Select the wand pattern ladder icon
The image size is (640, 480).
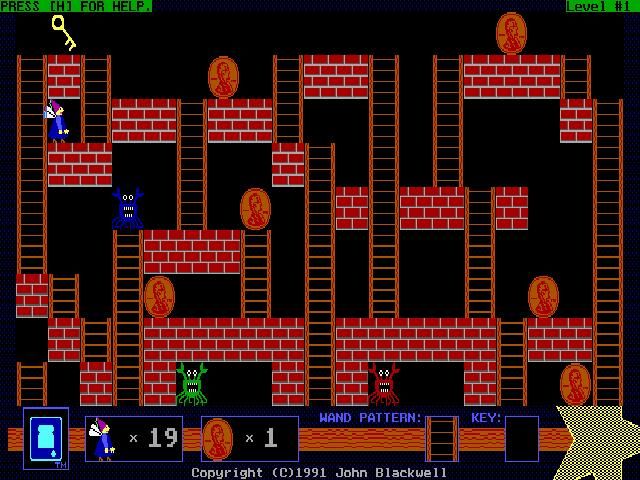point(442,438)
